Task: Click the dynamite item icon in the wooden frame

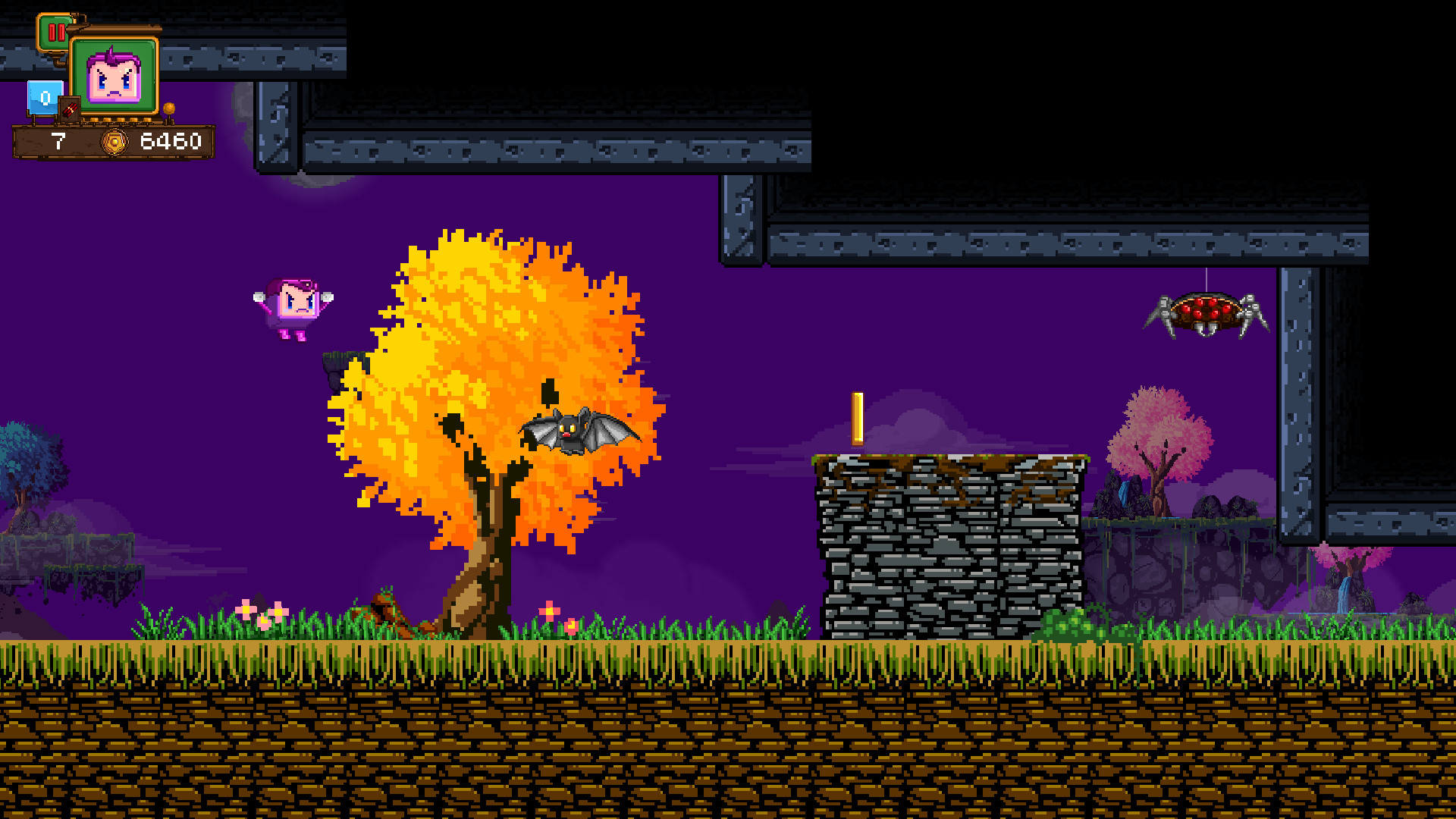Action: pos(69,108)
